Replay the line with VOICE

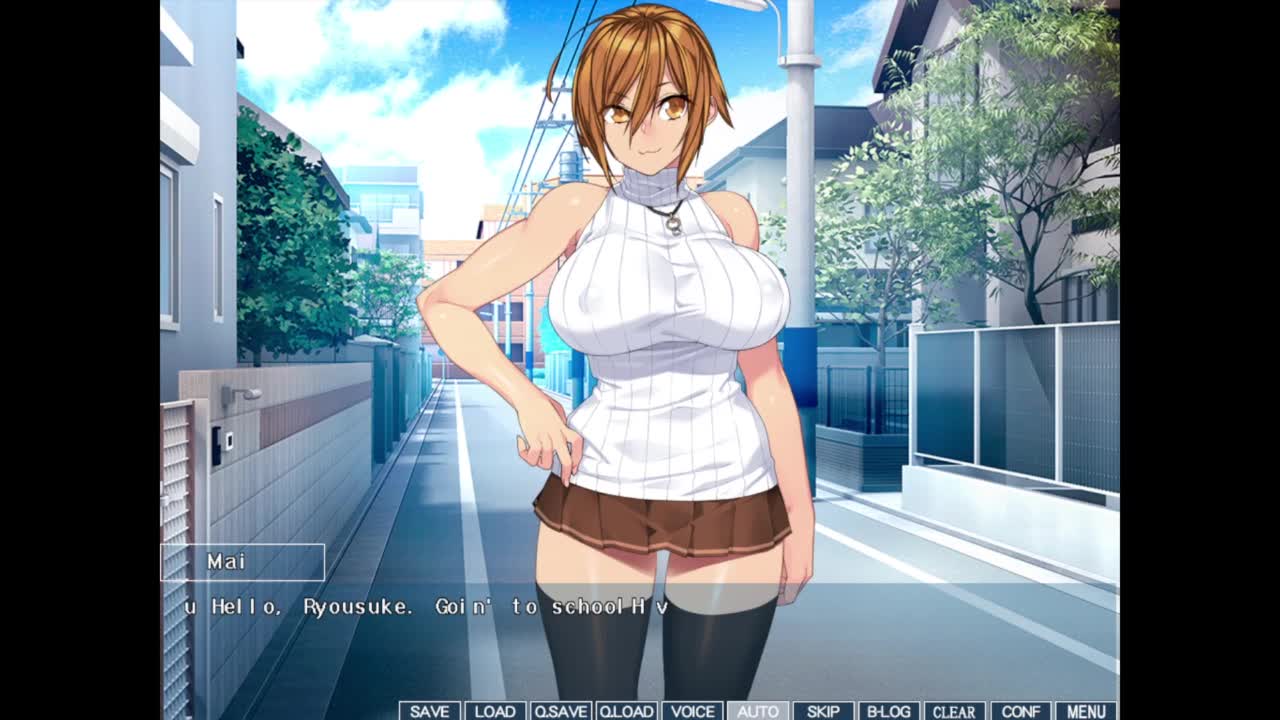coord(692,711)
